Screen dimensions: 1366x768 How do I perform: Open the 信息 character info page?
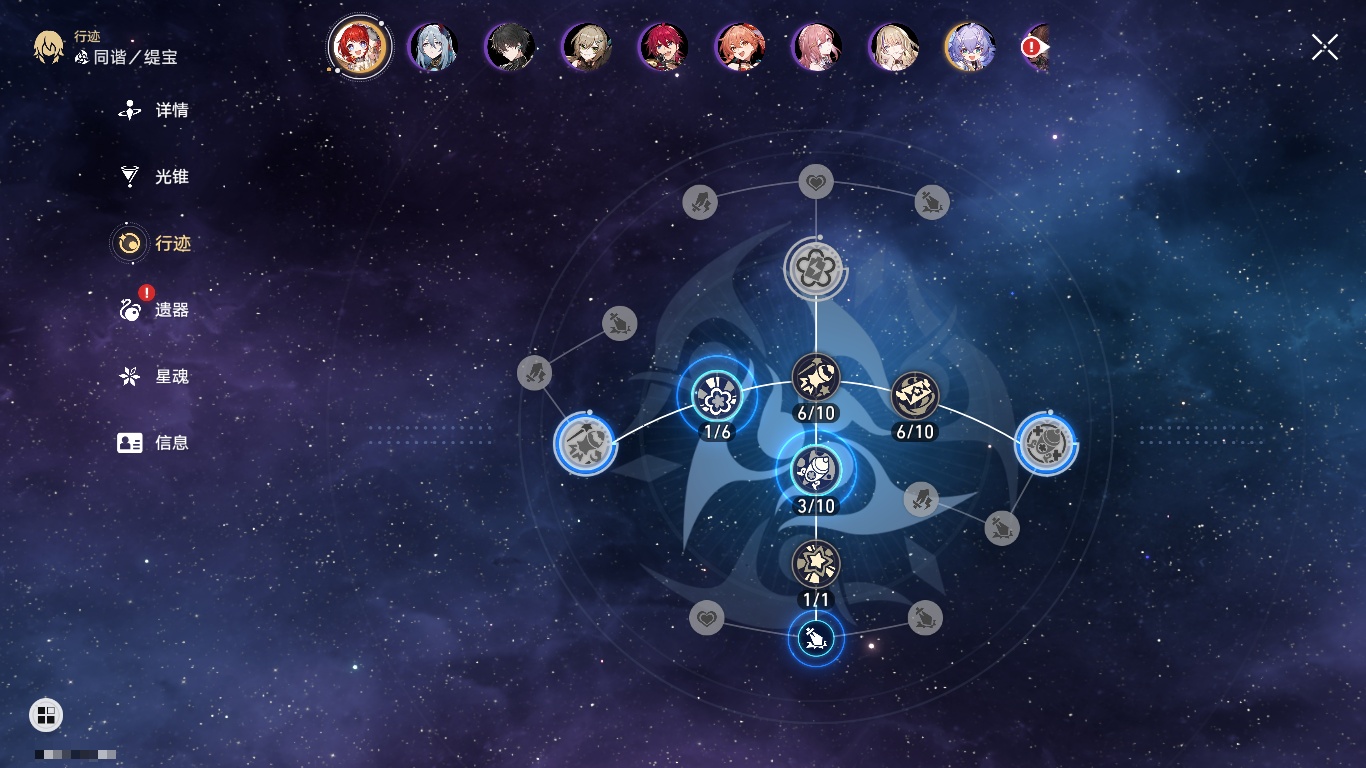[154, 443]
